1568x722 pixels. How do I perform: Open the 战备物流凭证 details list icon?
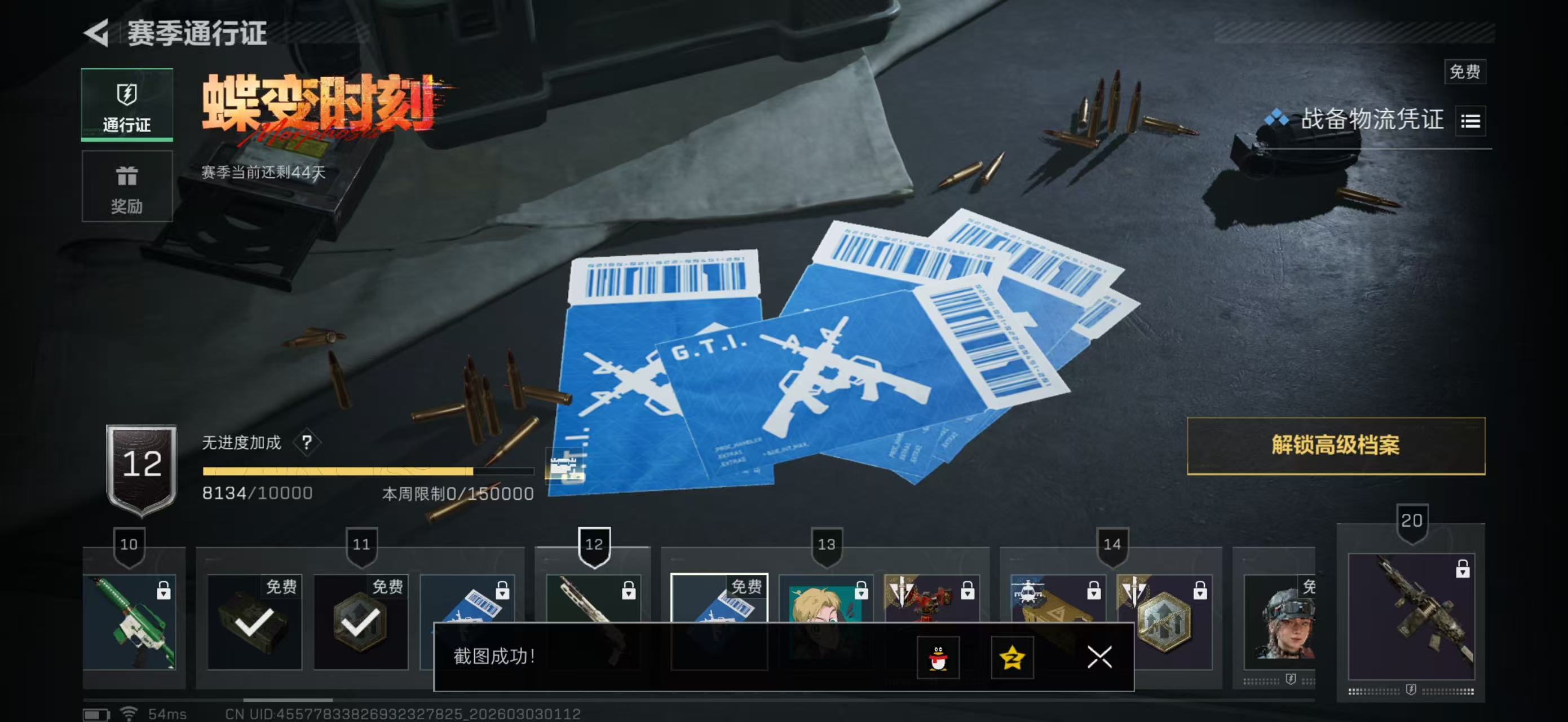(1470, 120)
